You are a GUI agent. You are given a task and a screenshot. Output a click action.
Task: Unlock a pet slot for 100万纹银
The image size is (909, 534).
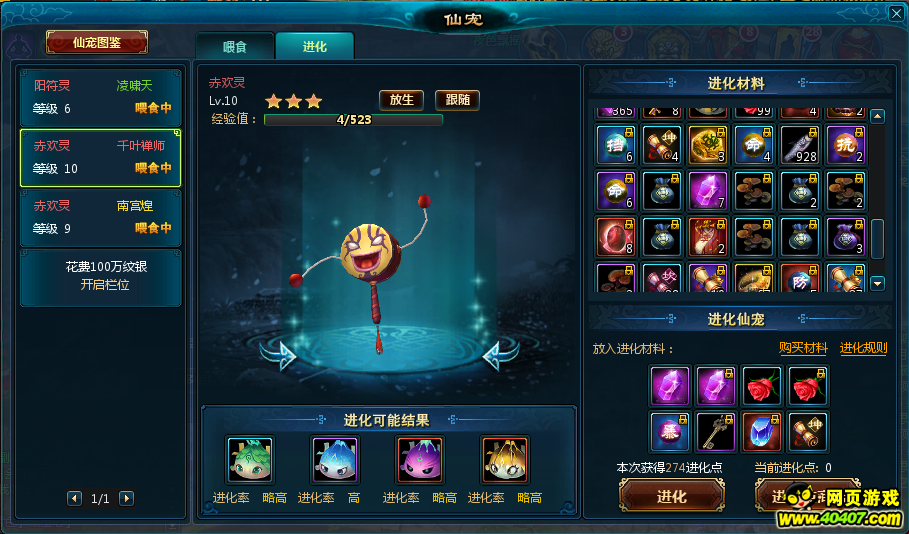pyautogui.click(x=101, y=277)
